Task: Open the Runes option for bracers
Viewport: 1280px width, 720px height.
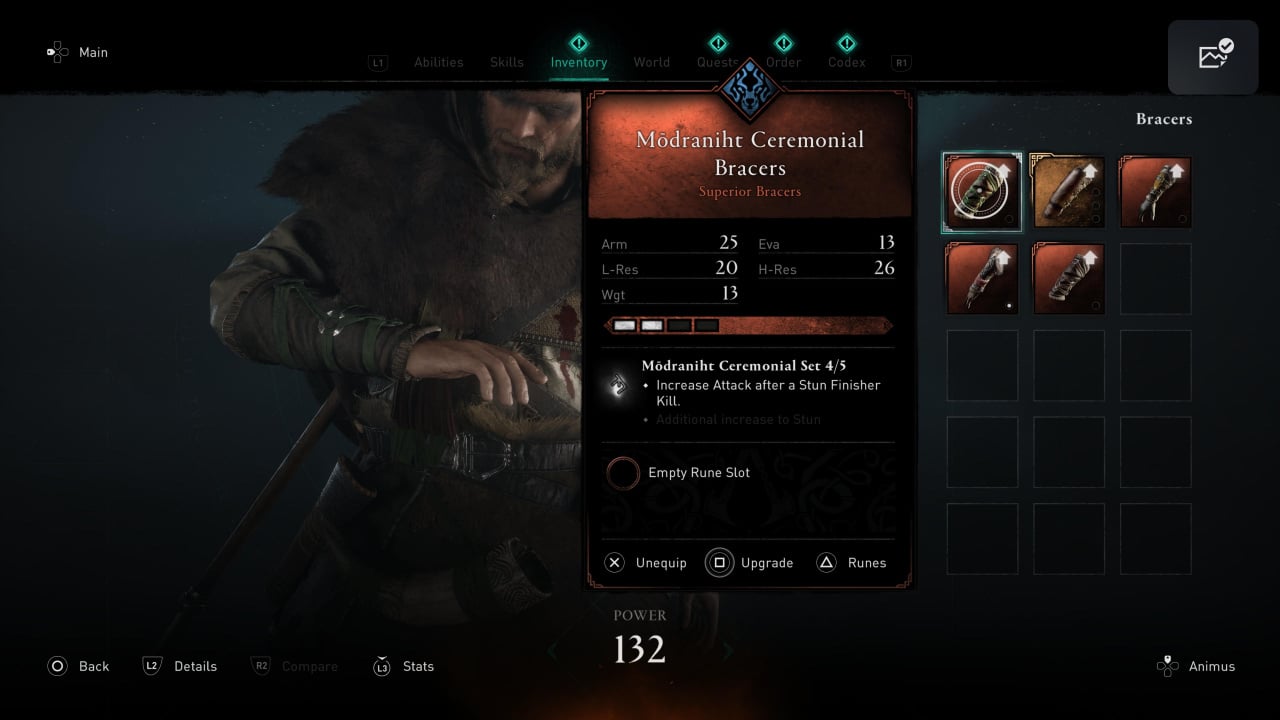Action: 852,563
